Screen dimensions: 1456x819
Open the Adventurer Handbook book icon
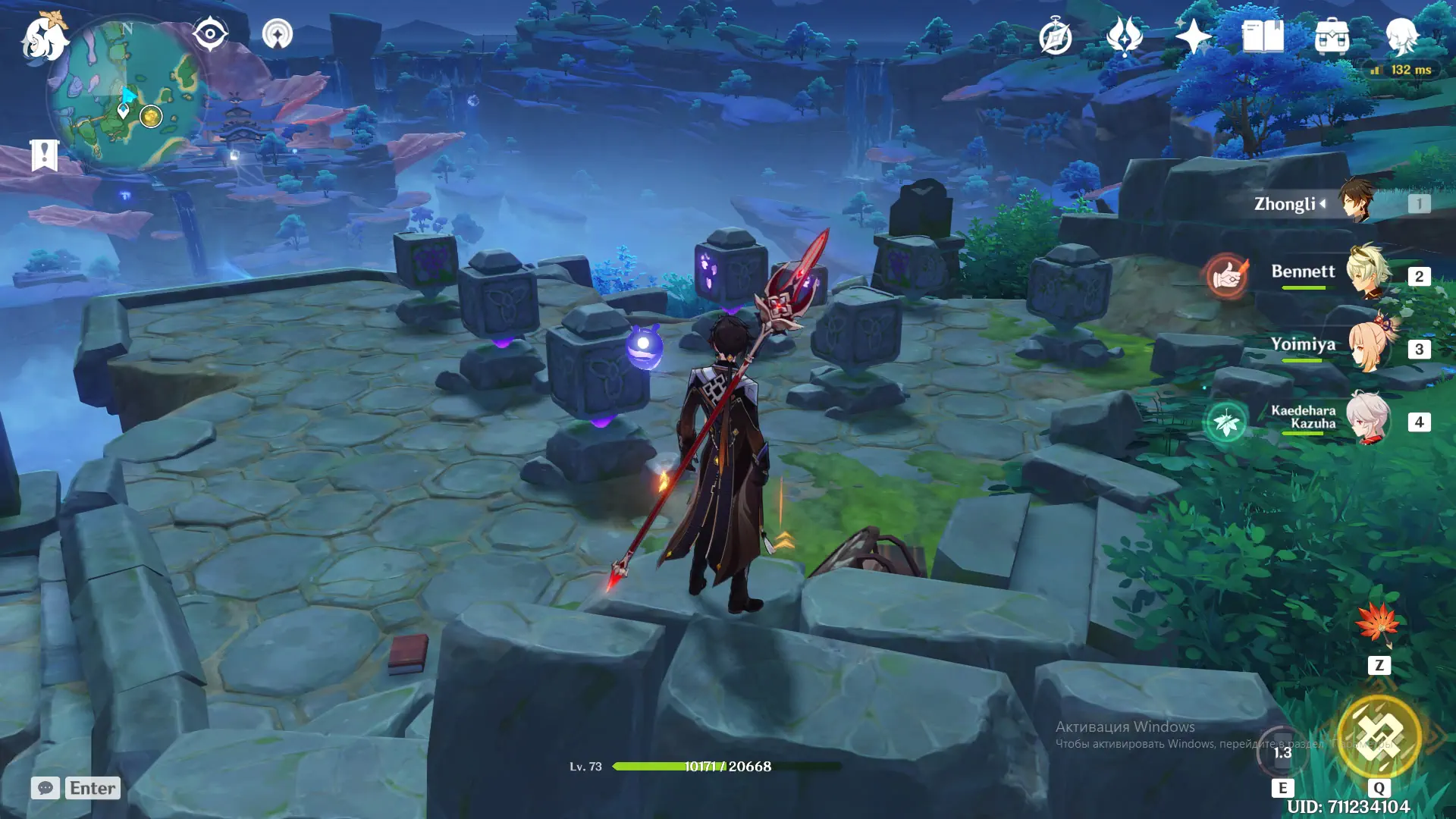pos(1263,36)
